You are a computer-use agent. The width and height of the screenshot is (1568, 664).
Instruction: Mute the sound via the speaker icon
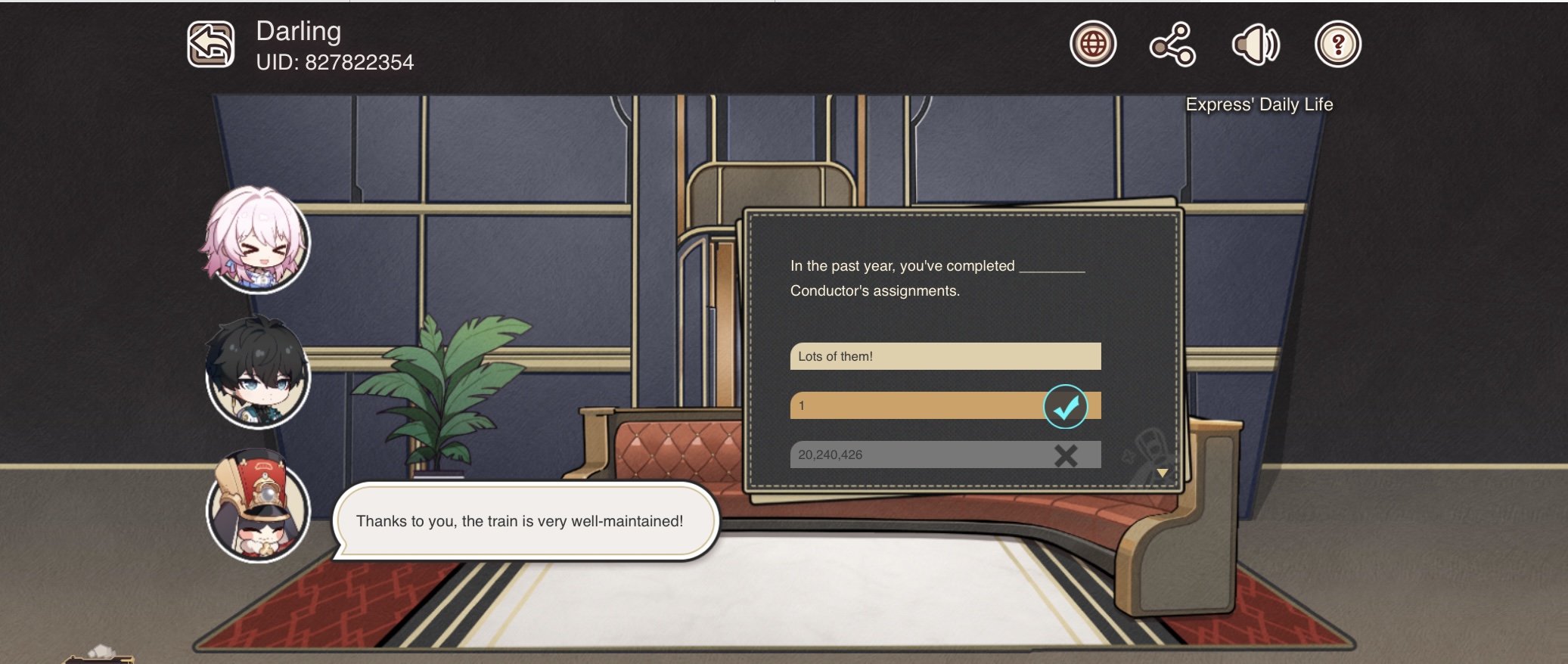tap(1257, 44)
